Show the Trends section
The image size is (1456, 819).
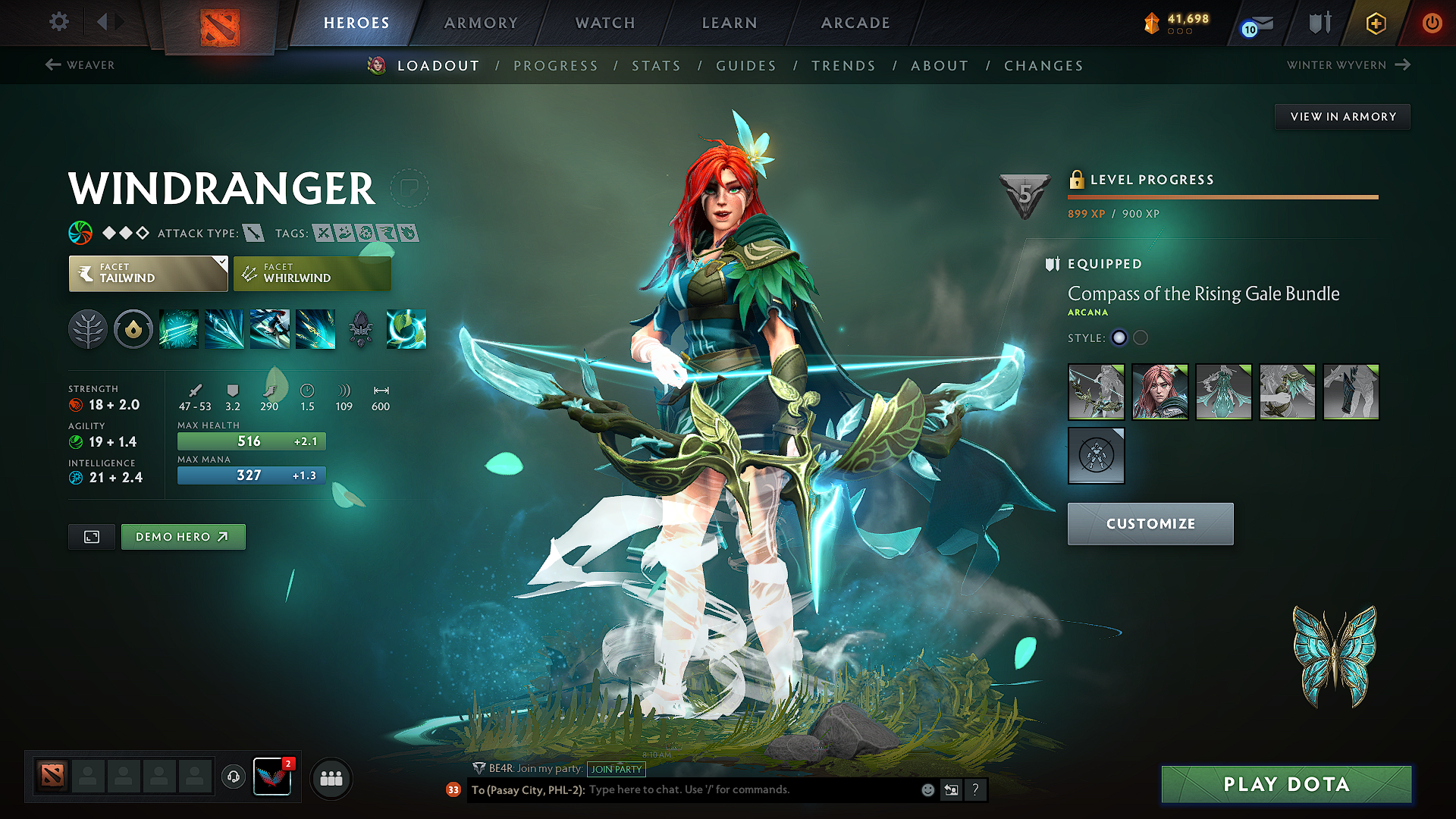pos(844,66)
